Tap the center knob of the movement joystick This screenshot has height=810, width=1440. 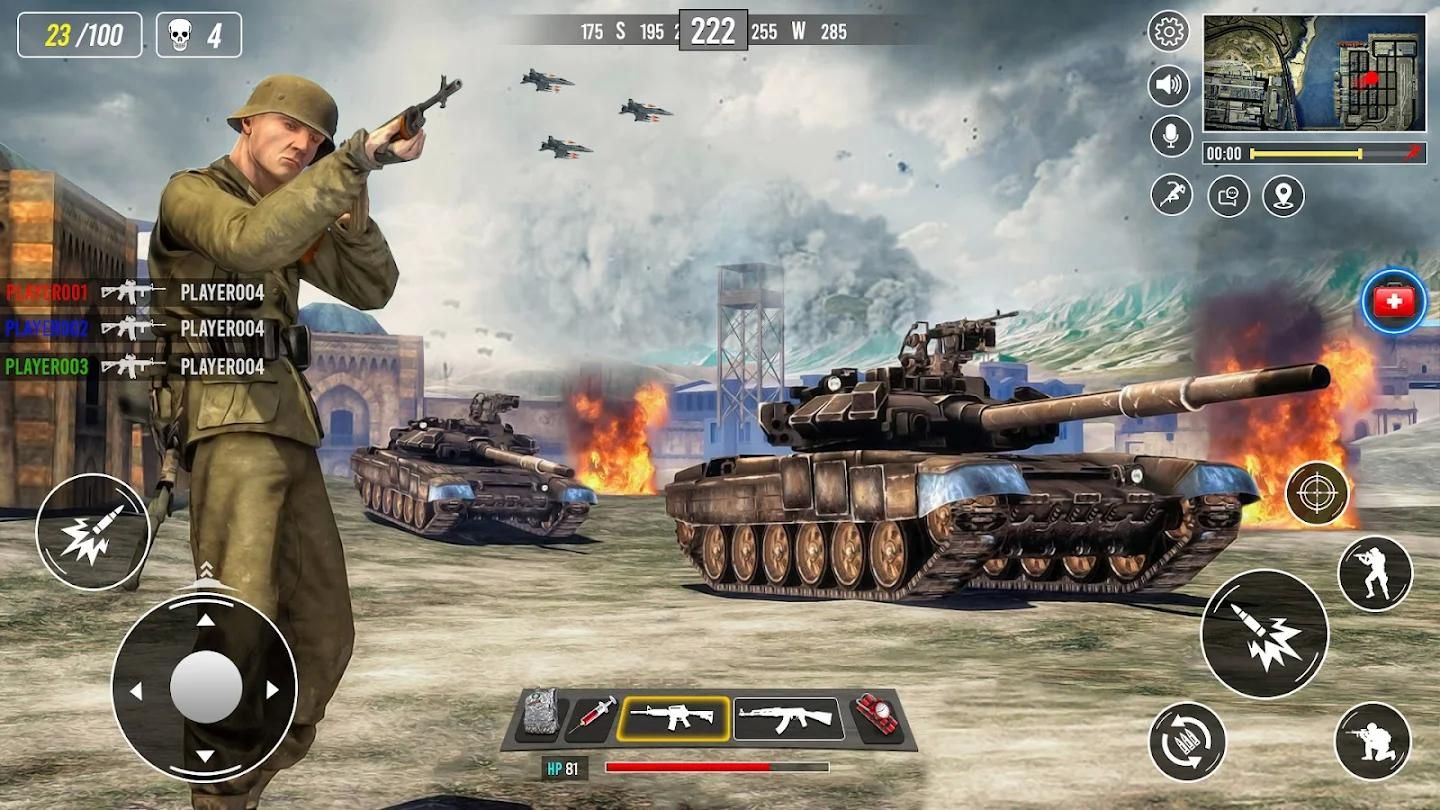coord(205,687)
